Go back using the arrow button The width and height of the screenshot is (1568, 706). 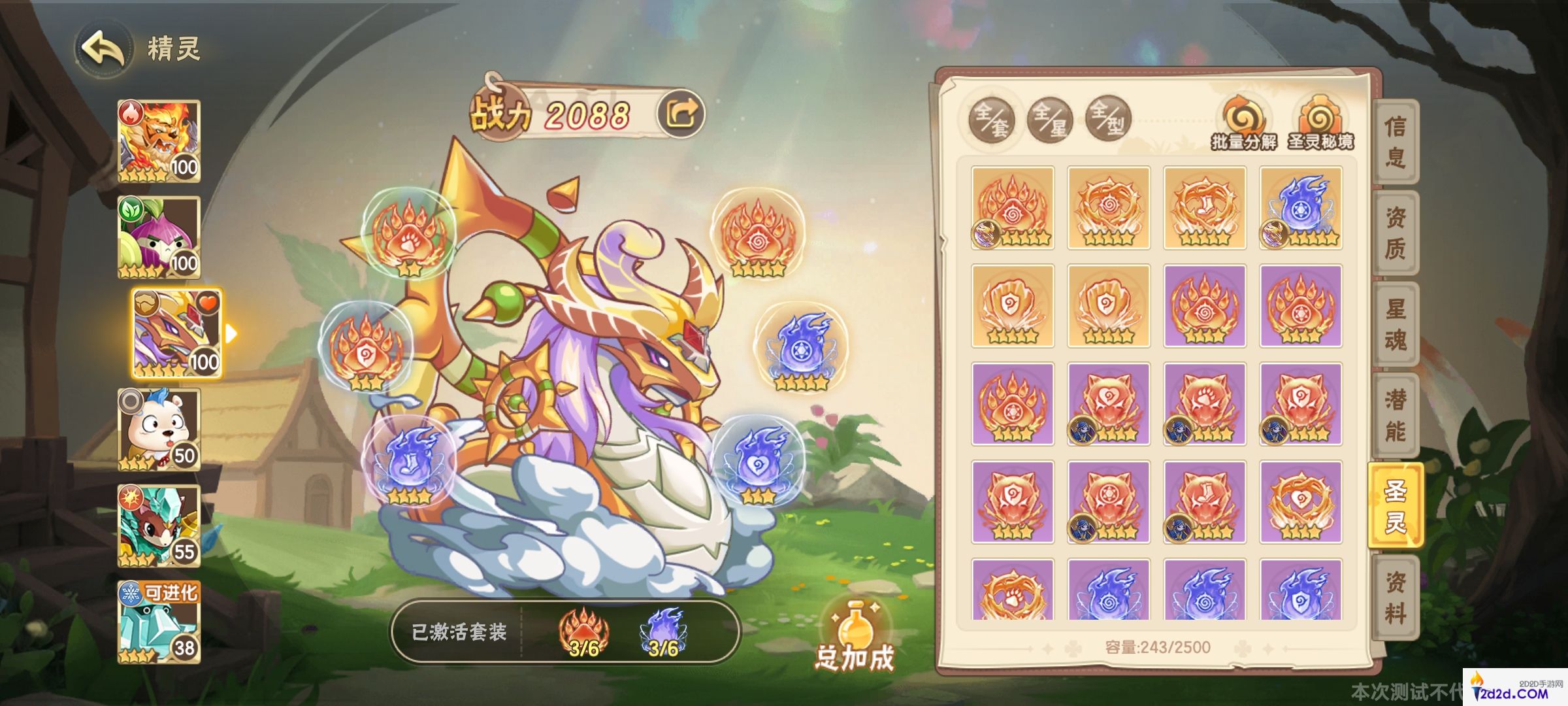click(x=103, y=49)
